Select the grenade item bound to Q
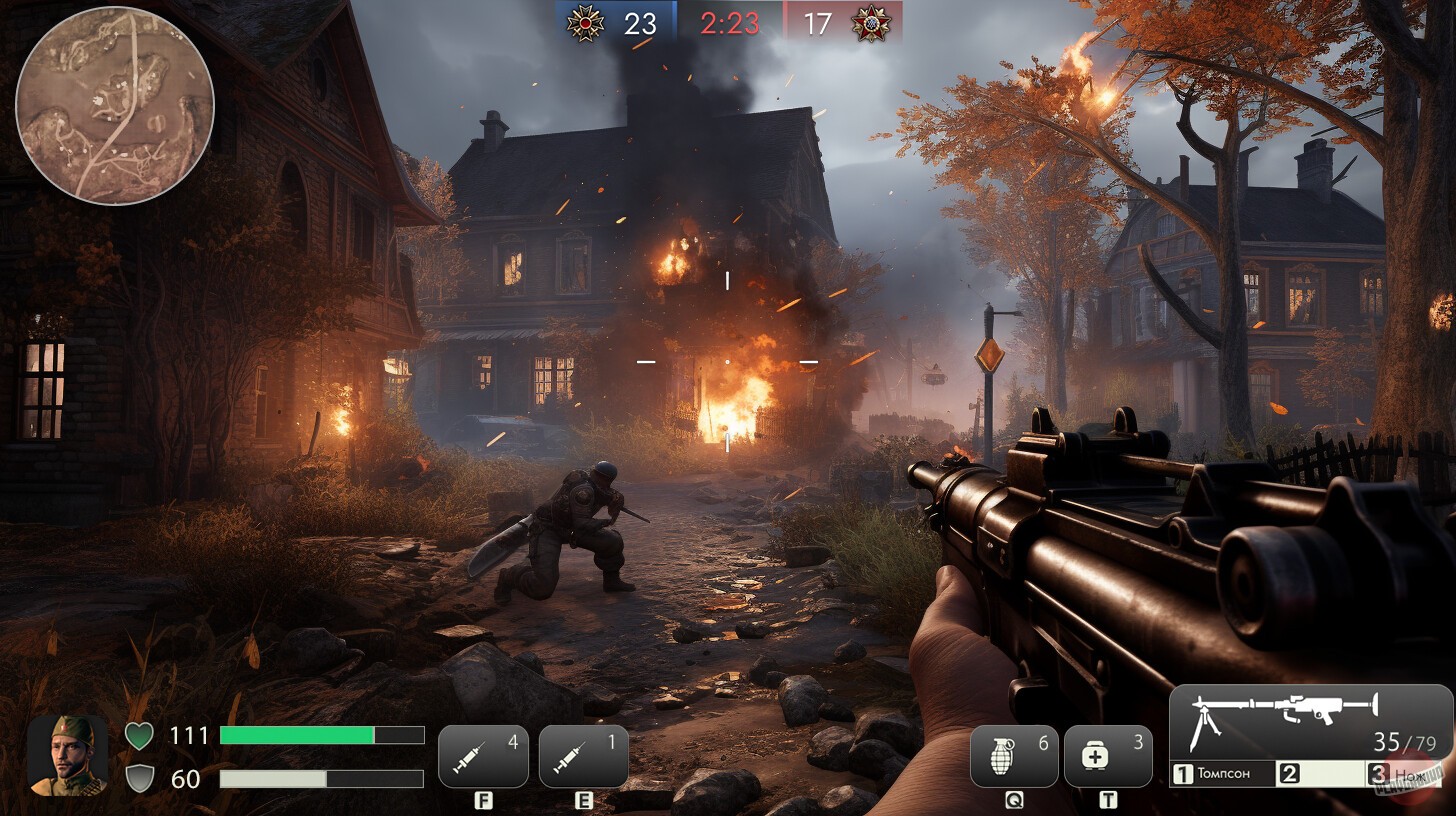1456x816 pixels. pos(1013,756)
